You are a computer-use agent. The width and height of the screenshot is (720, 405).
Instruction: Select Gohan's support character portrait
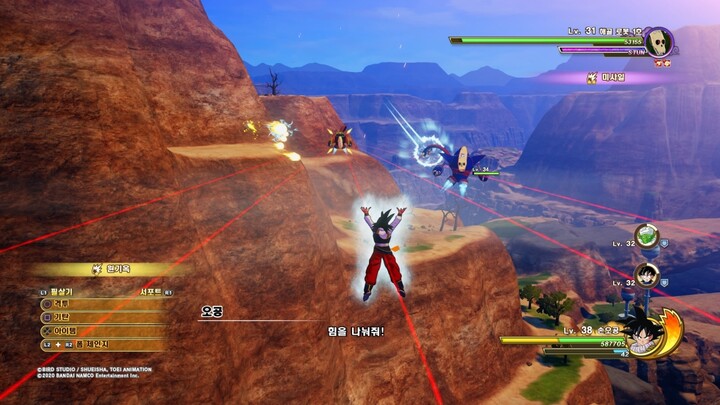tap(648, 275)
